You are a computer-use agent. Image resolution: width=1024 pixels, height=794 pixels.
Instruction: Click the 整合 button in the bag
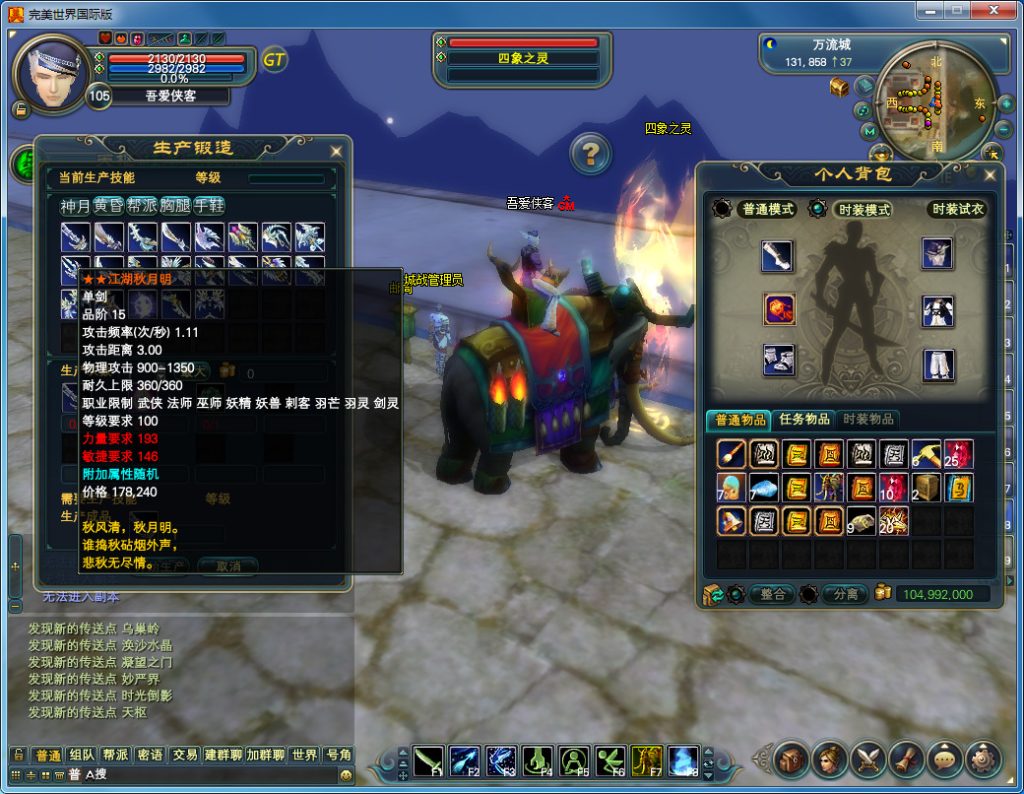click(772, 594)
